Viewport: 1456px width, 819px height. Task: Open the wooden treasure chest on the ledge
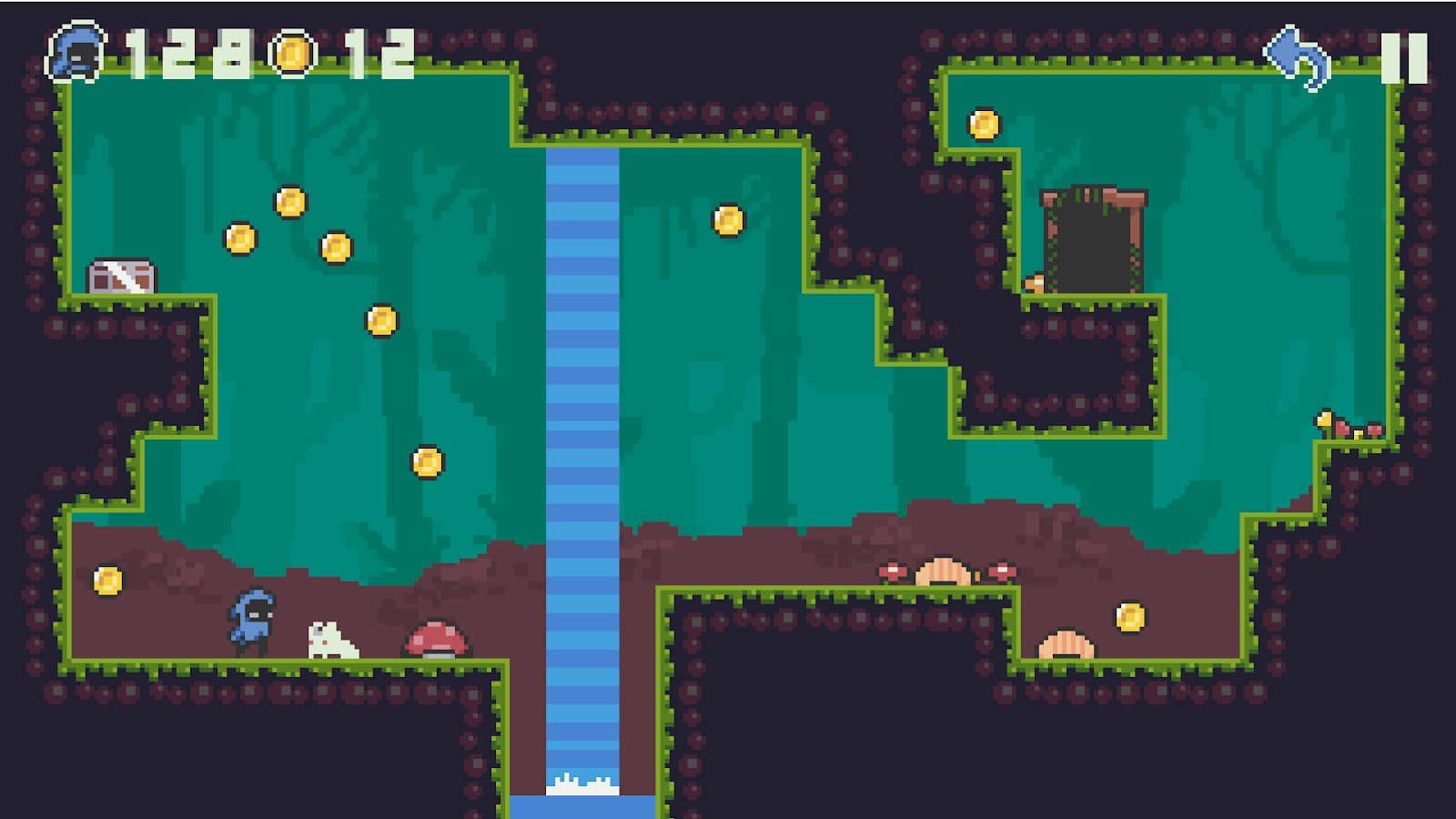point(122,274)
